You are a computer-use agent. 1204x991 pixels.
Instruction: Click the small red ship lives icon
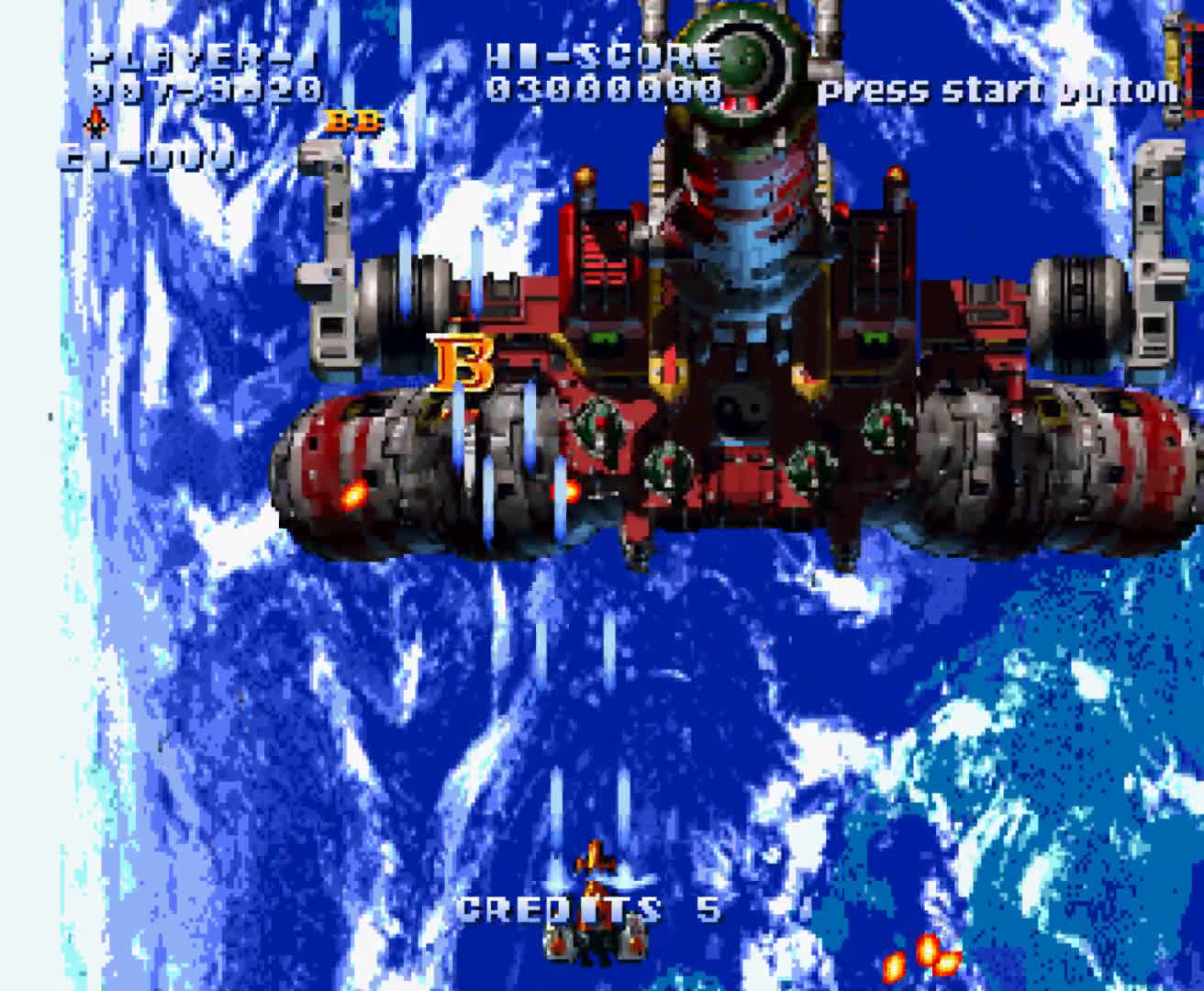pos(95,123)
